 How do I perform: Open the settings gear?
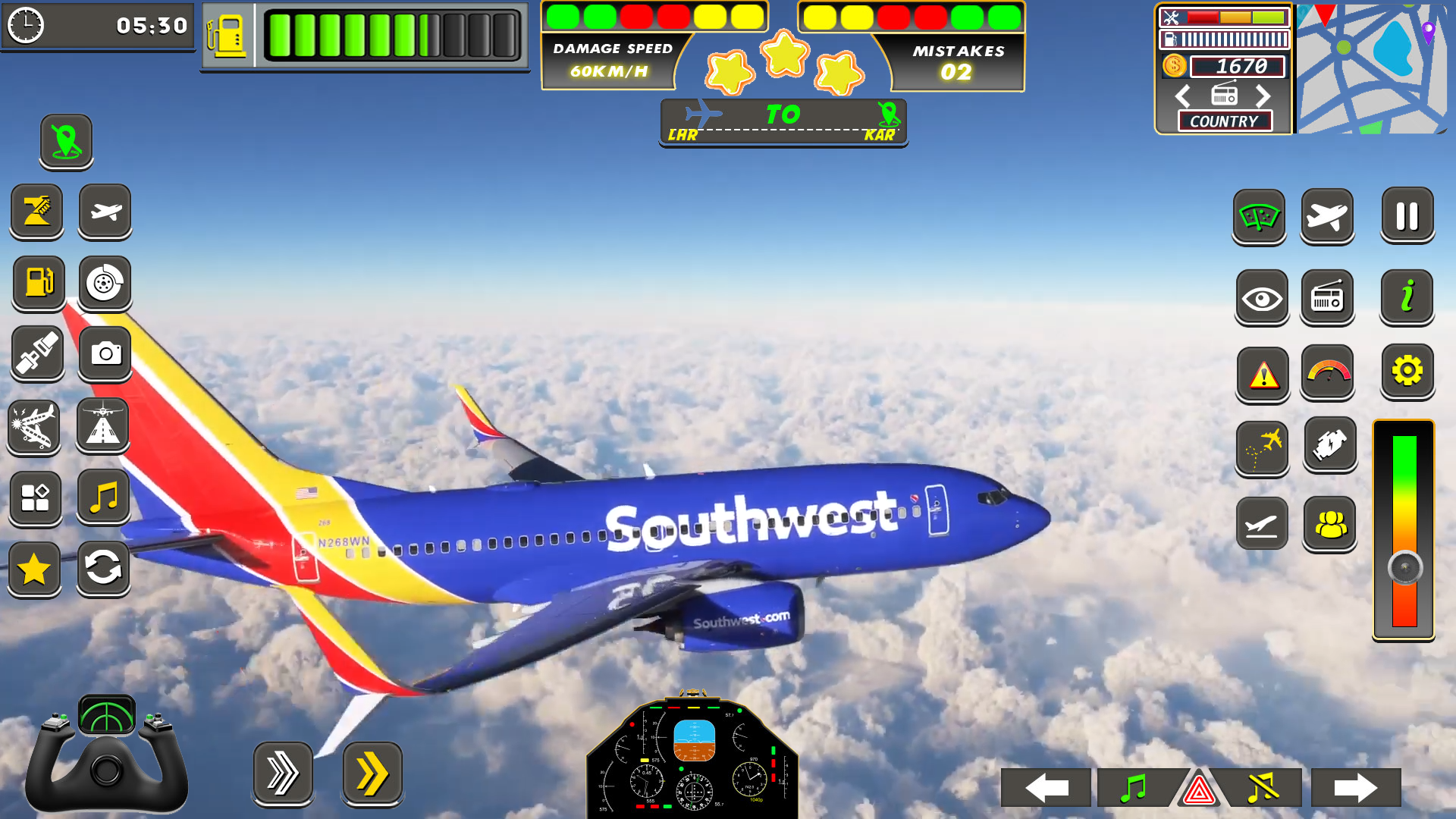[1407, 372]
